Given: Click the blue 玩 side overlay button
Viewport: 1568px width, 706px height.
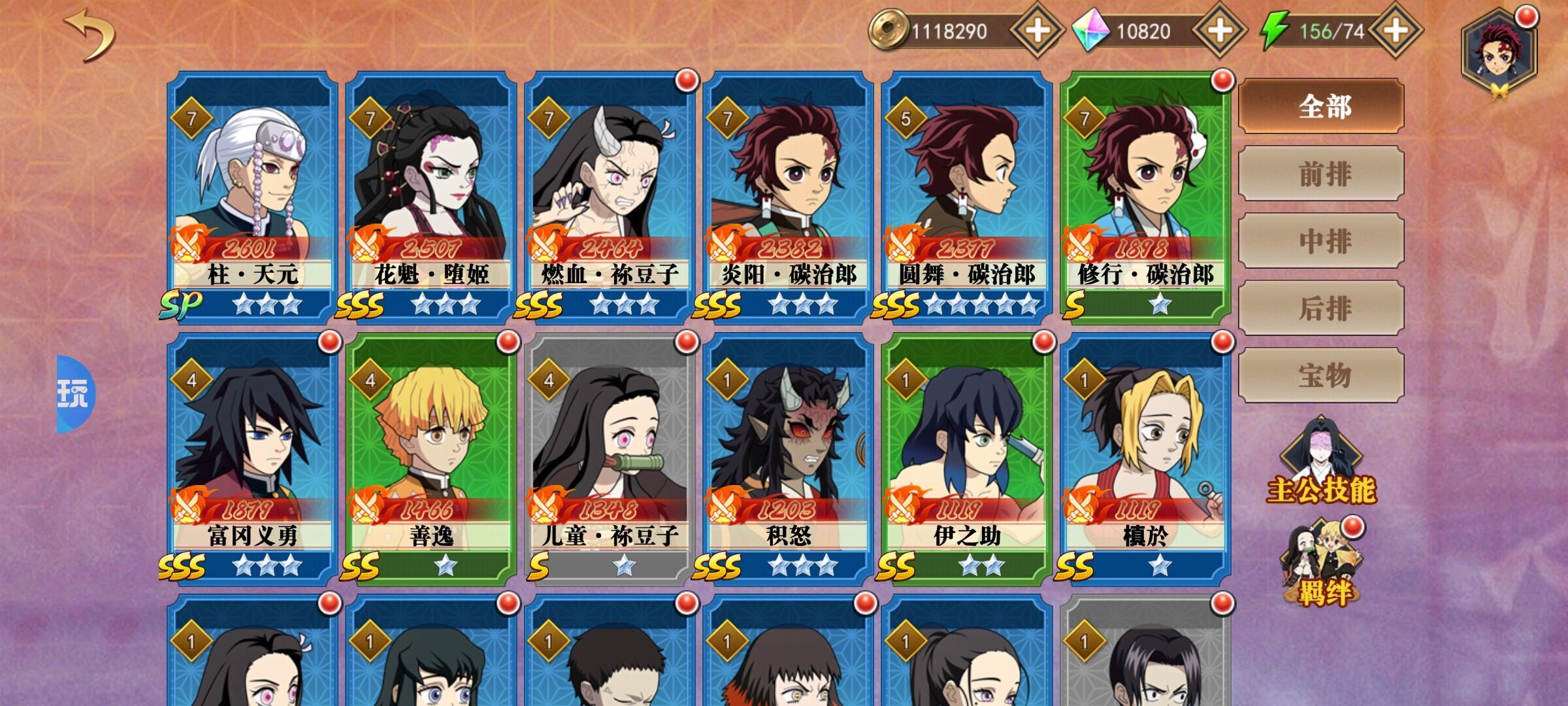Looking at the screenshot, I should point(74,394).
